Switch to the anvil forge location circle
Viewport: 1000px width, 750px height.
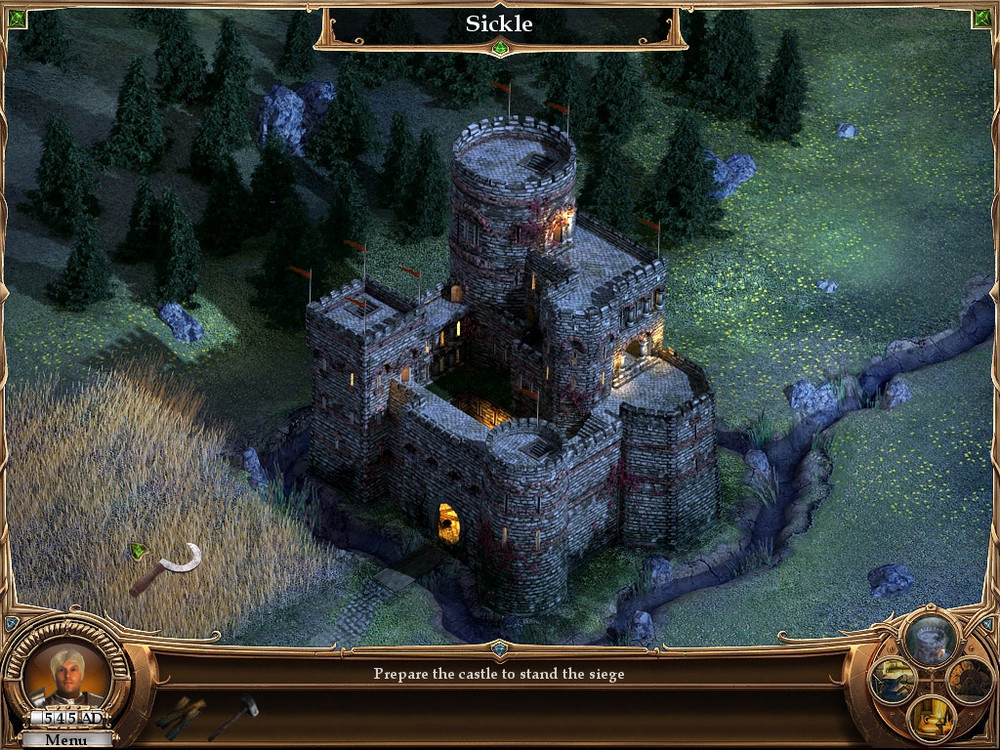[x=891, y=679]
